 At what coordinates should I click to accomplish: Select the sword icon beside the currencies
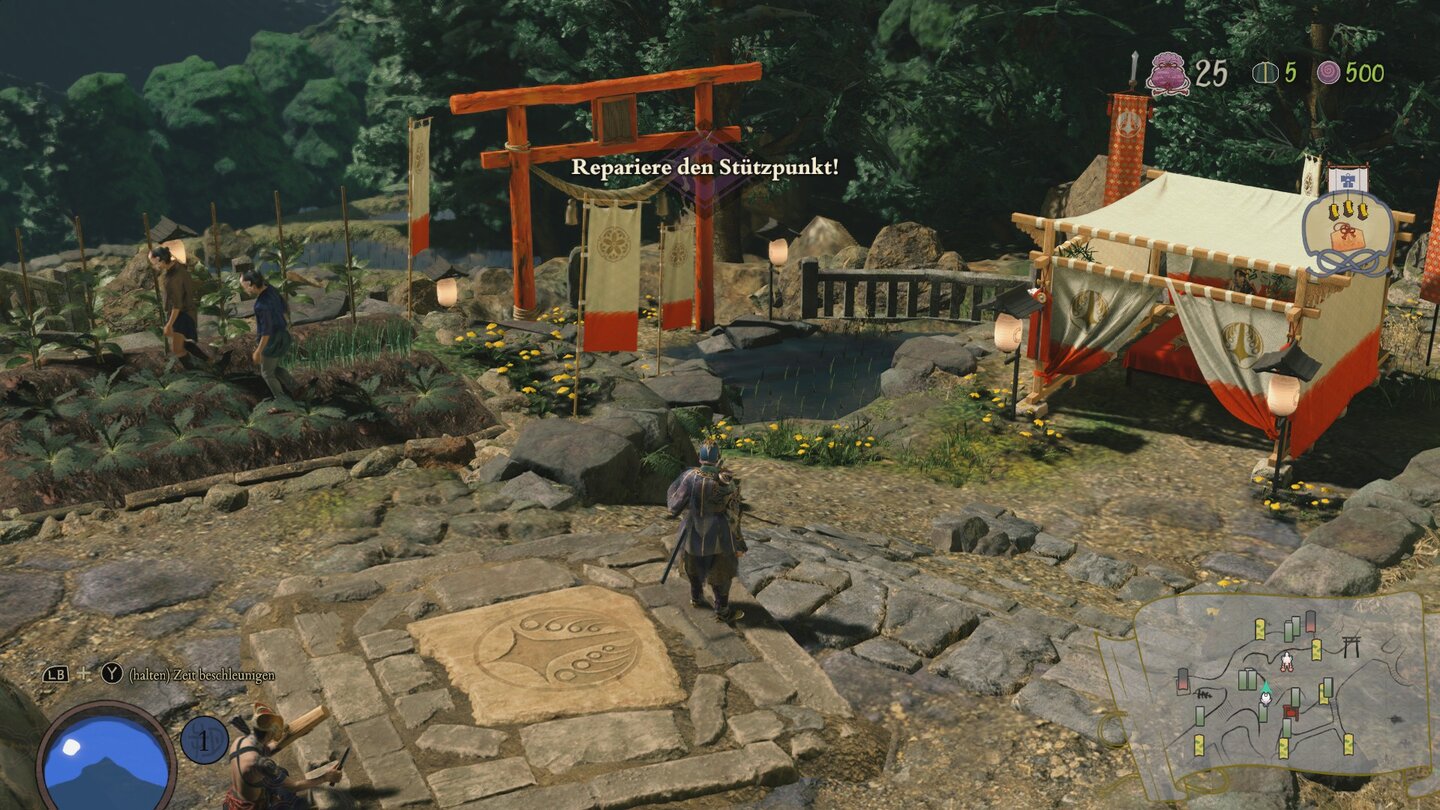(1134, 68)
